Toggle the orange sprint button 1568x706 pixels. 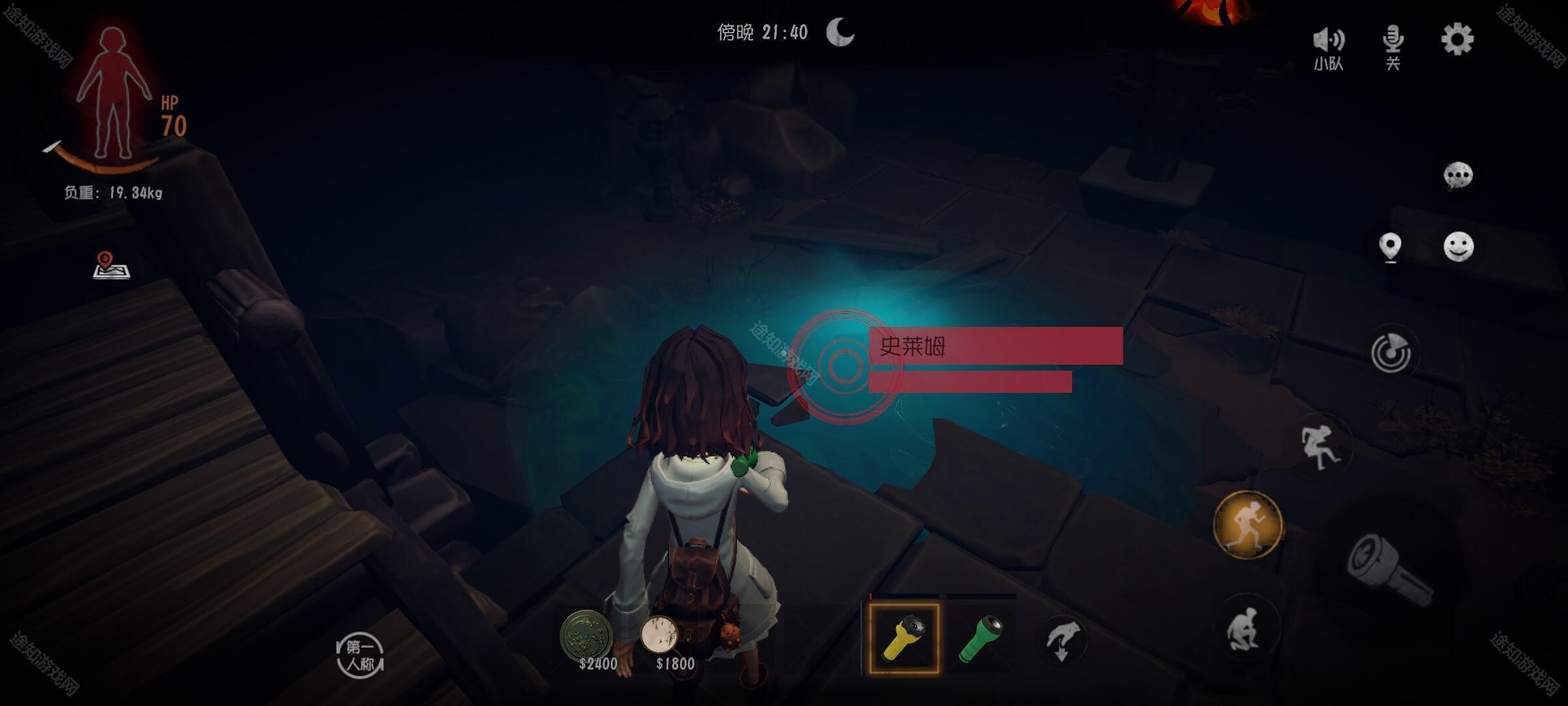pos(1247,524)
